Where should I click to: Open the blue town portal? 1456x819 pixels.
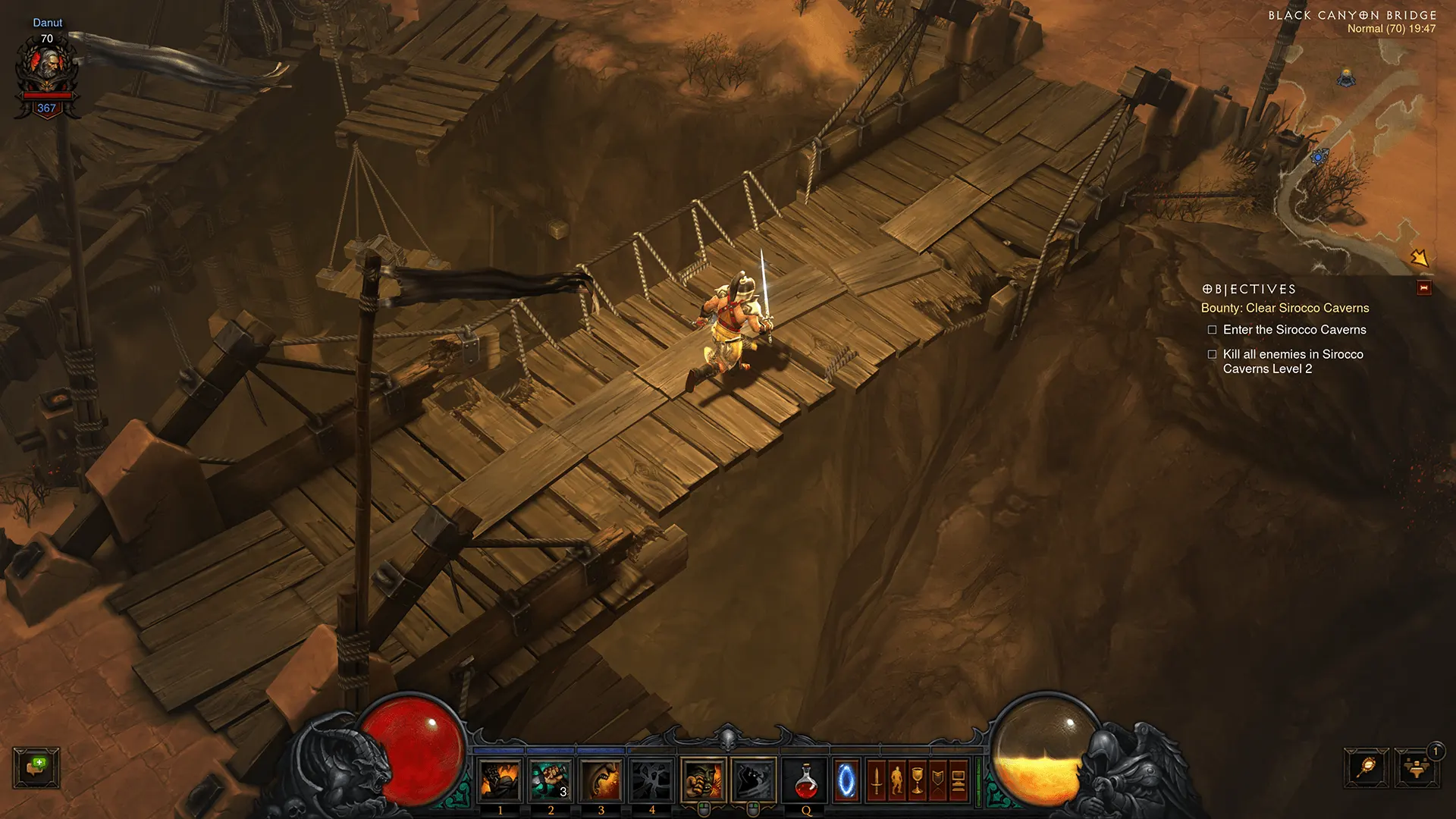click(x=846, y=780)
